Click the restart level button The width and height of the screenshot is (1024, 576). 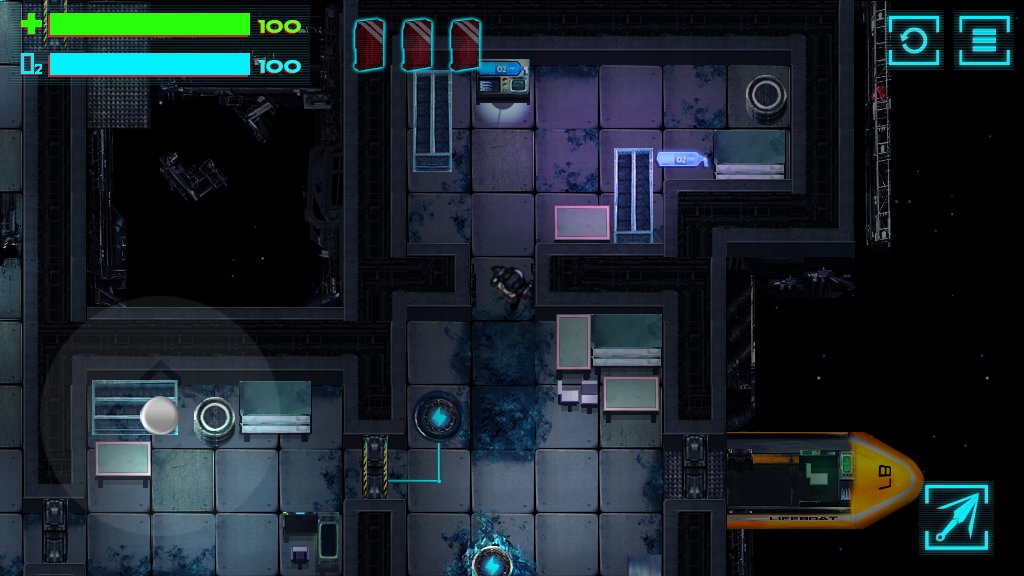pos(913,41)
